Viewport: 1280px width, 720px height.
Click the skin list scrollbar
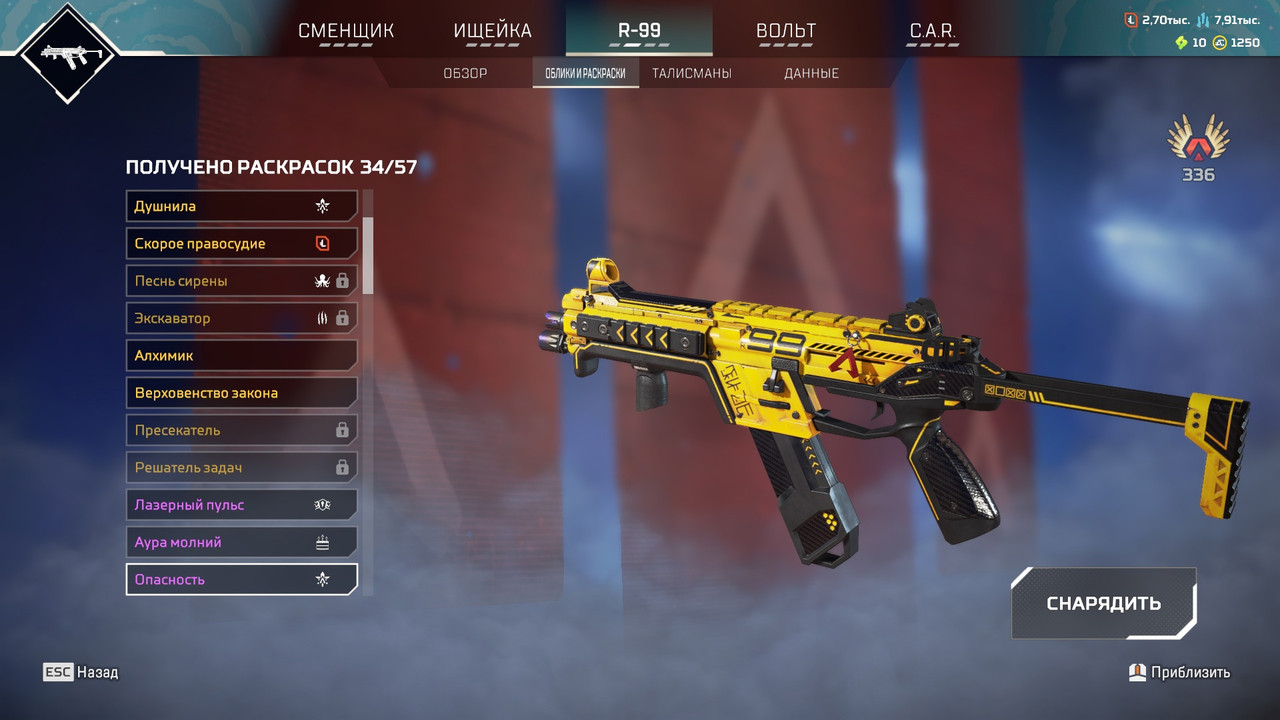click(x=368, y=255)
